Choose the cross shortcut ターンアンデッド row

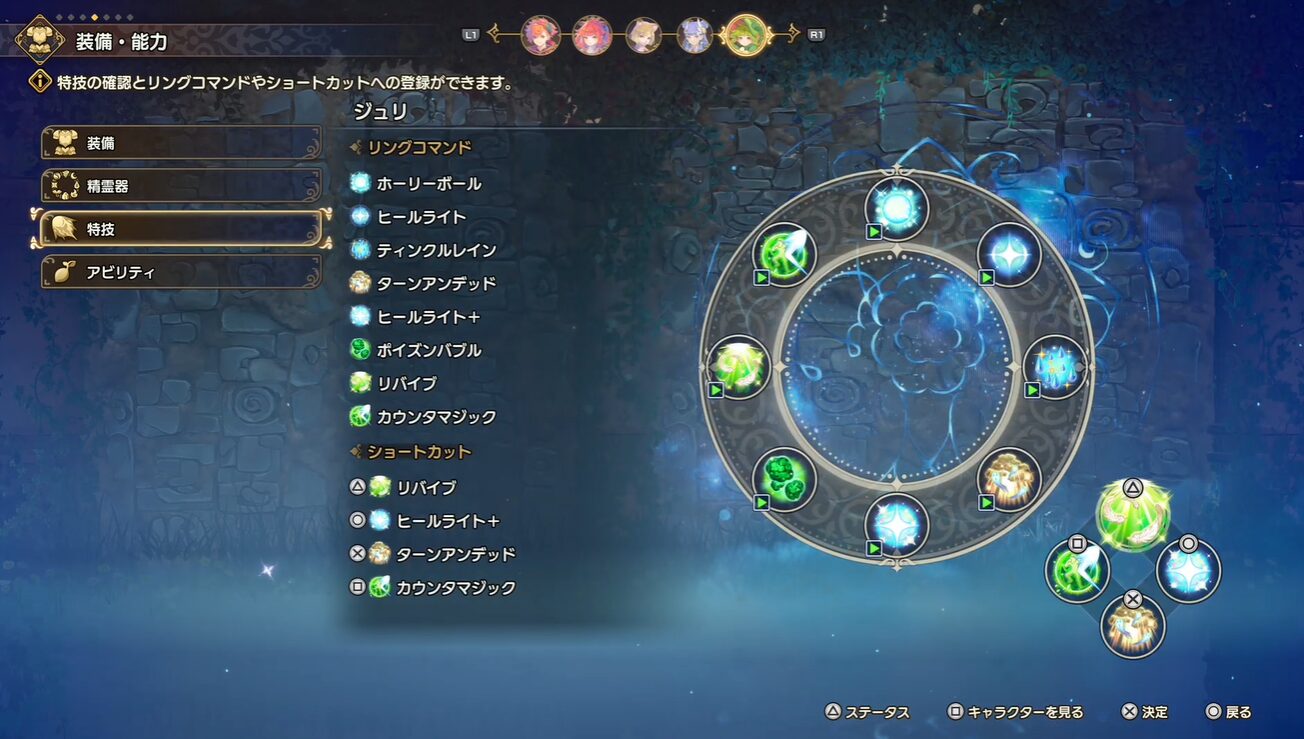tap(455, 554)
